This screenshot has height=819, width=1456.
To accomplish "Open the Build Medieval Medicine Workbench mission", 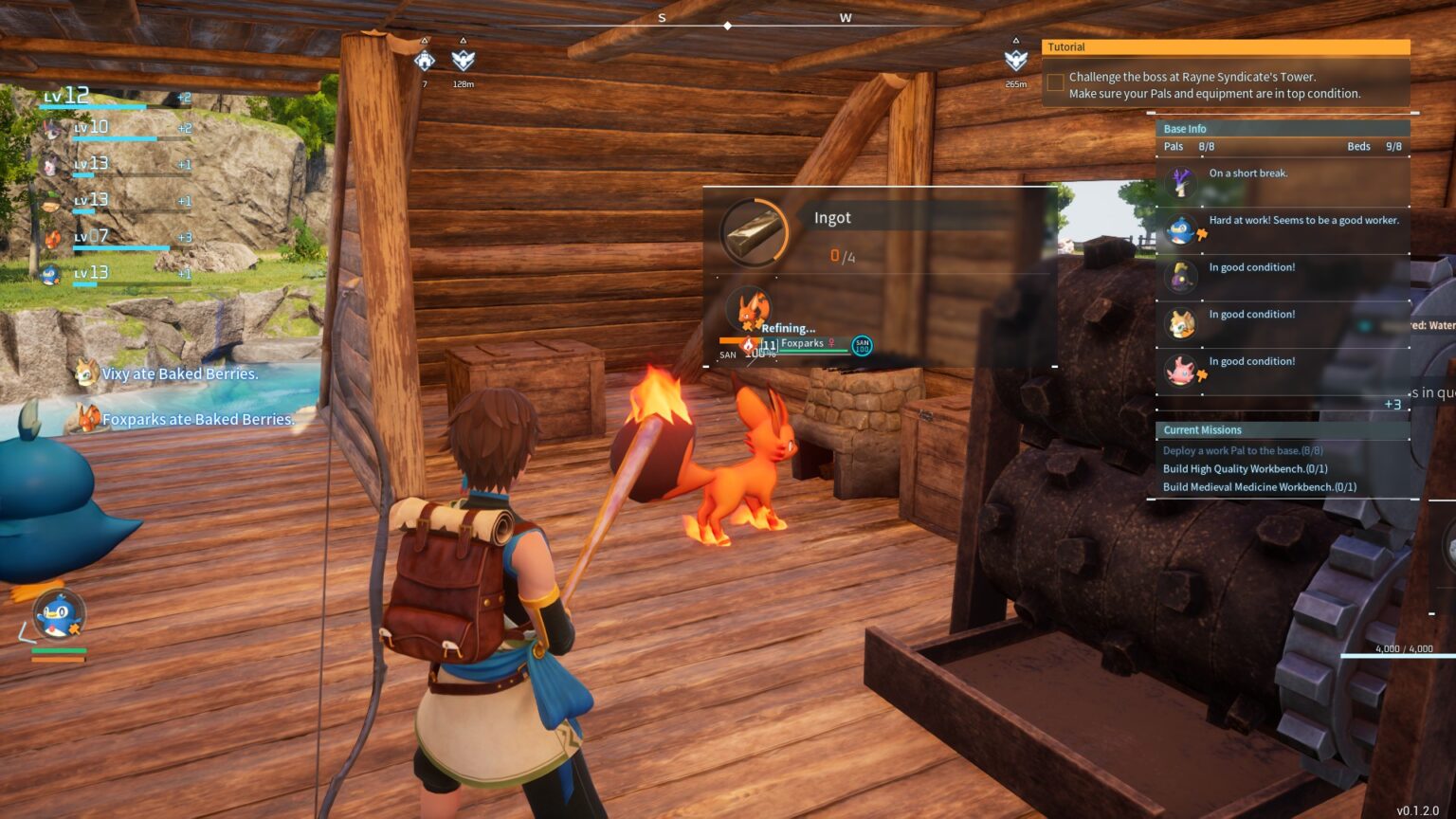I will [1259, 487].
